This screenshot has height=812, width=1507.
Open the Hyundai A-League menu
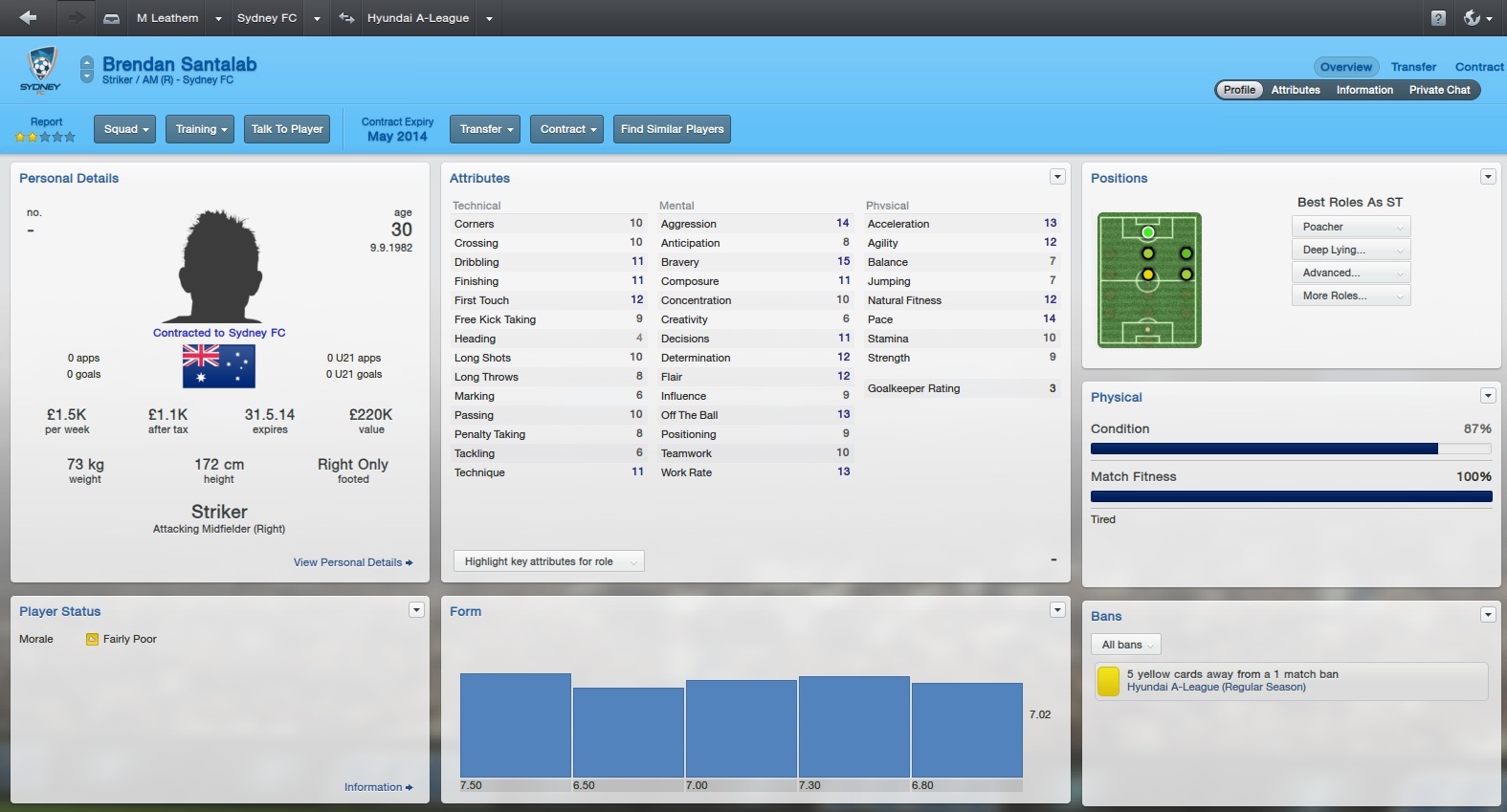pyautogui.click(x=418, y=18)
